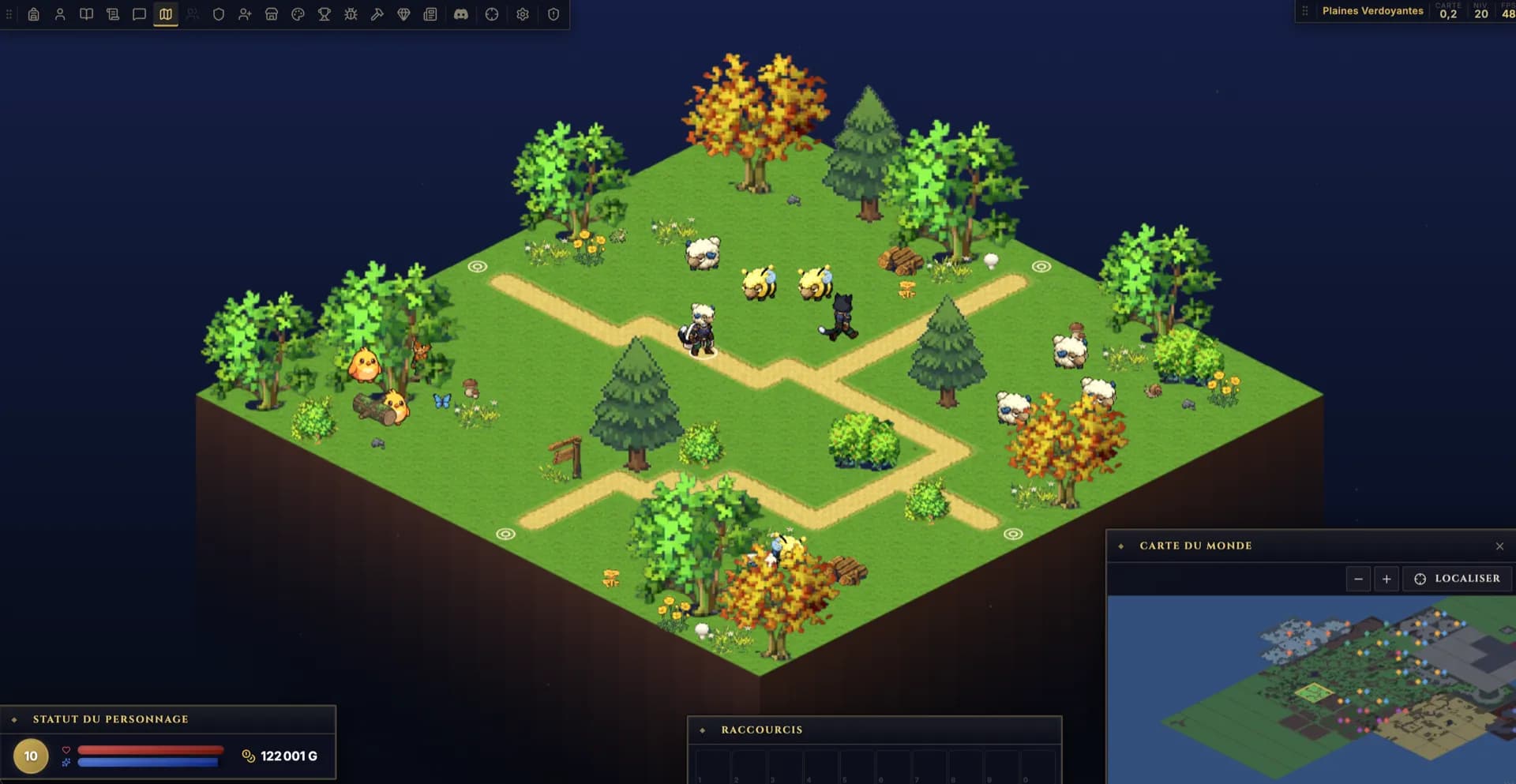The width and height of the screenshot is (1516, 784).
Task: Open the diamond gem icon
Action: (x=403, y=14)
